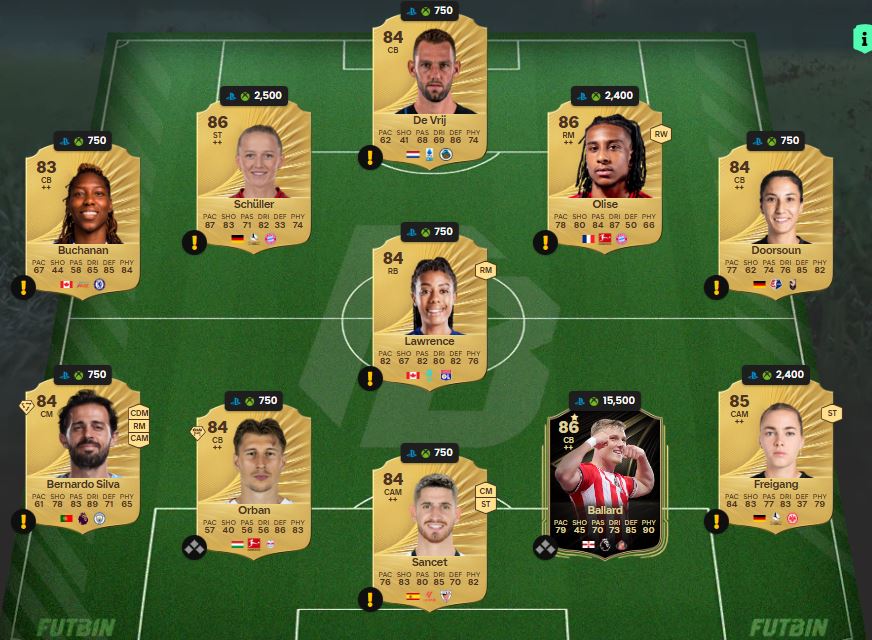Open the green info icon
The height and width of the screenshot is (640, 872).
pos(861,39)
